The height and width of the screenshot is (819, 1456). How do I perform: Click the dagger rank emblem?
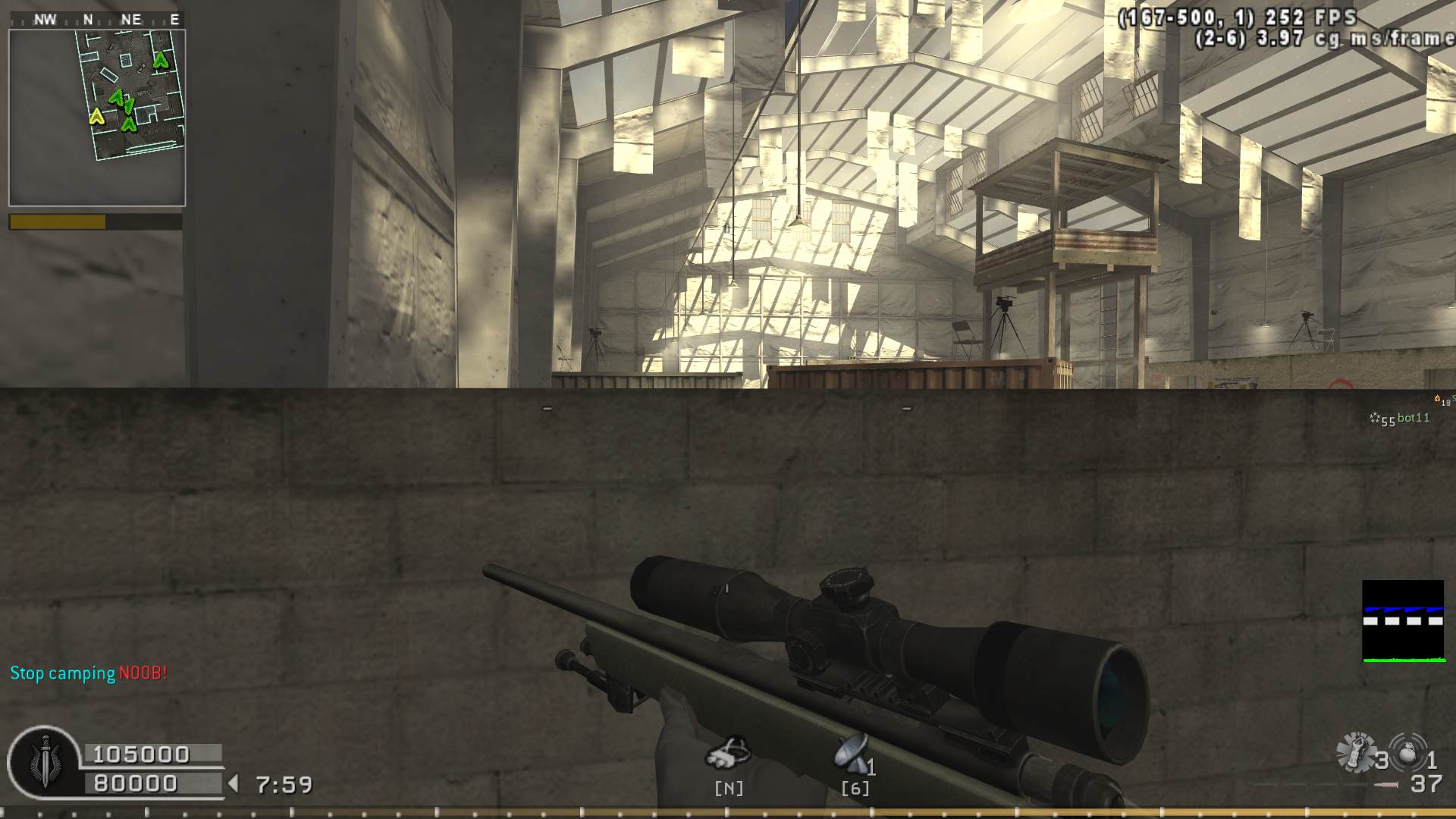coord(45,762)
